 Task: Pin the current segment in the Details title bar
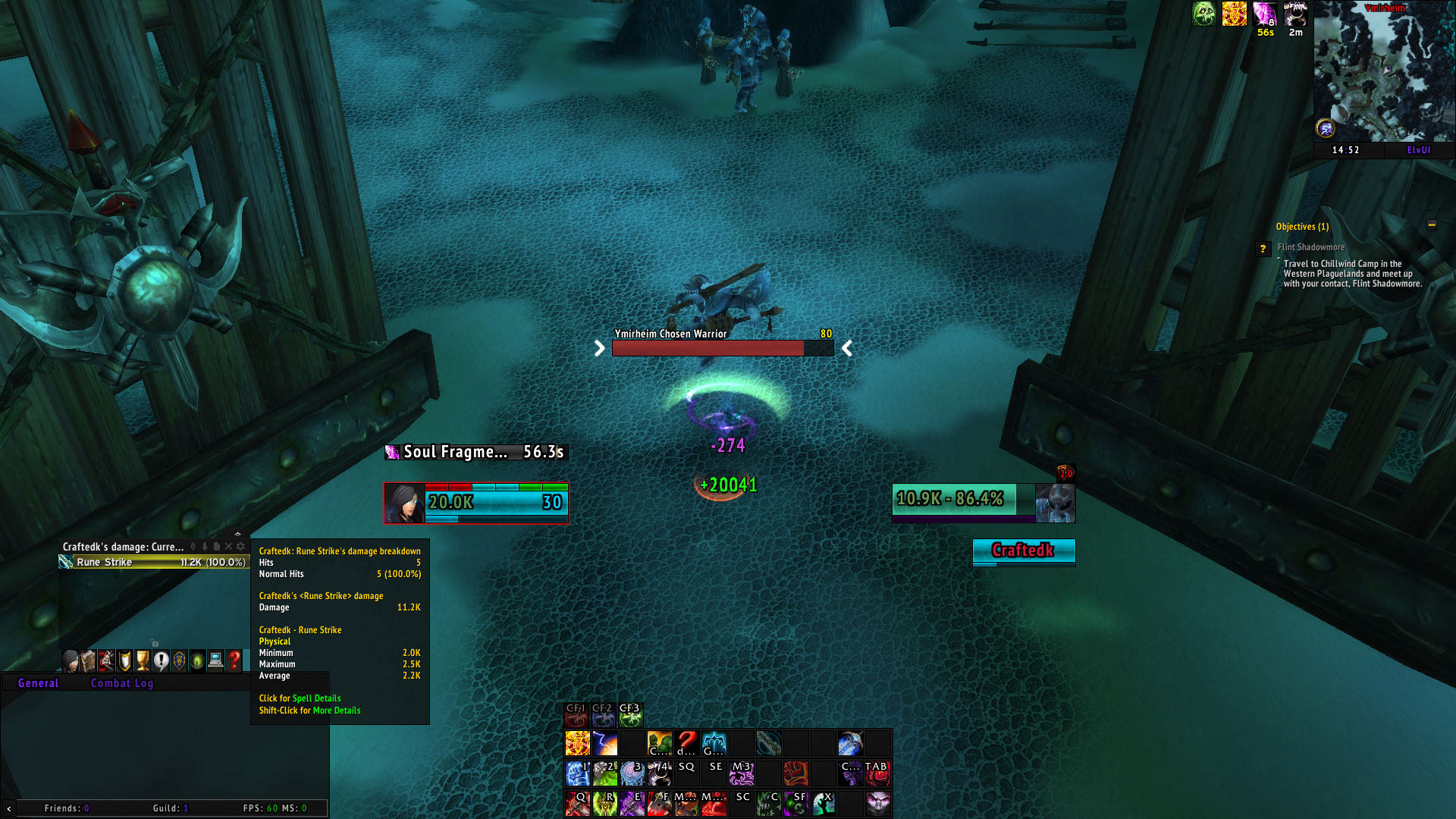point(206,546)
